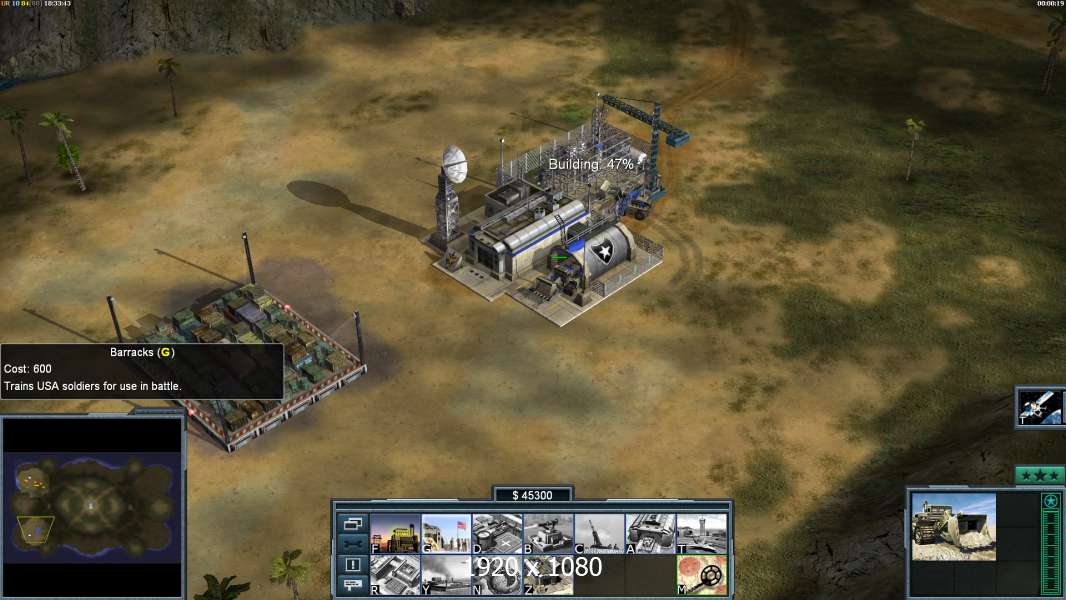Activate the mine clearing detector command
This screenshot has height=600, width=1066.
pos(701,575)
